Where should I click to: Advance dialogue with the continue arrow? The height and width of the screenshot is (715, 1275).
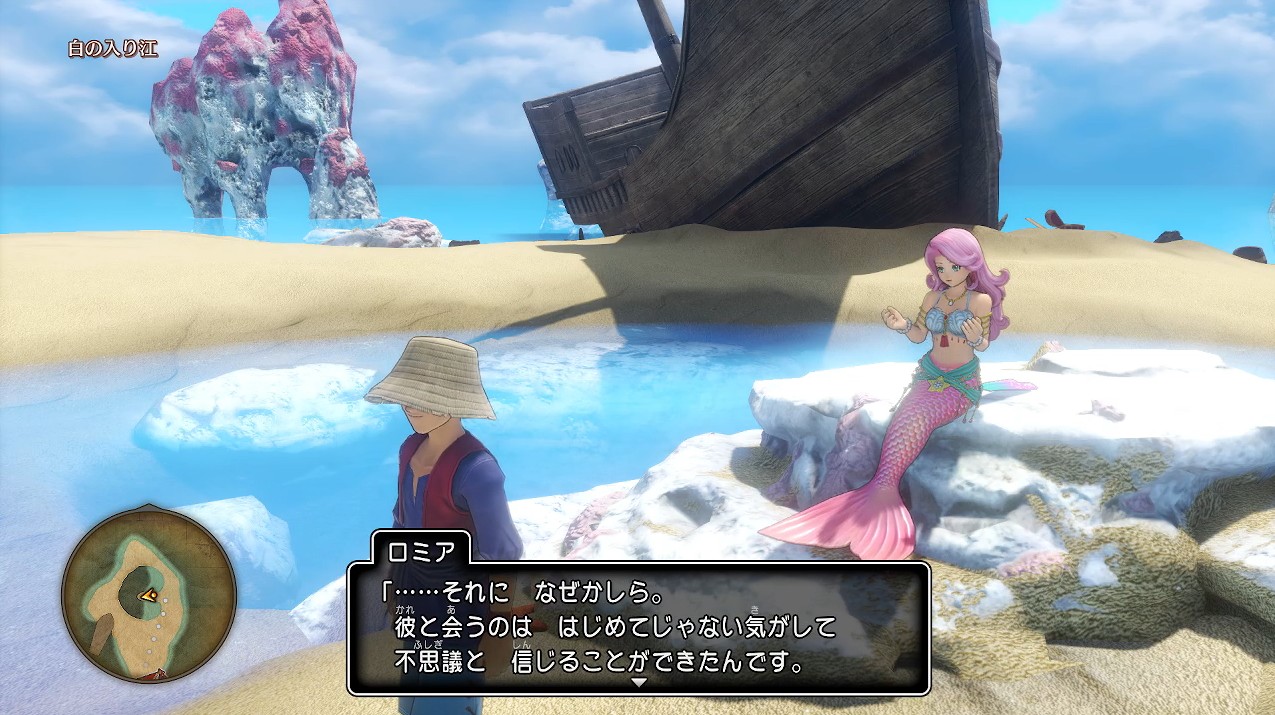(638, 681)
